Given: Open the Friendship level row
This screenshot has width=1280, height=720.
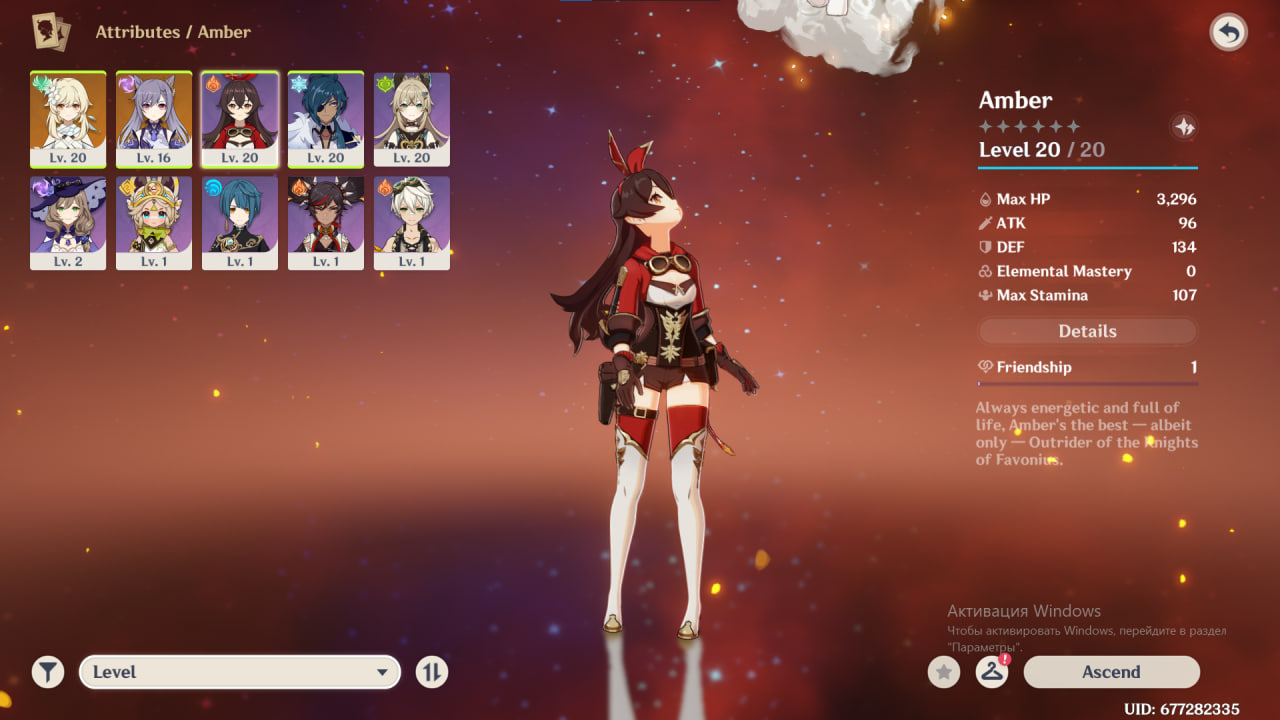Looking at the screenshot, I should pyautogui.click(x=1087, y=367).
